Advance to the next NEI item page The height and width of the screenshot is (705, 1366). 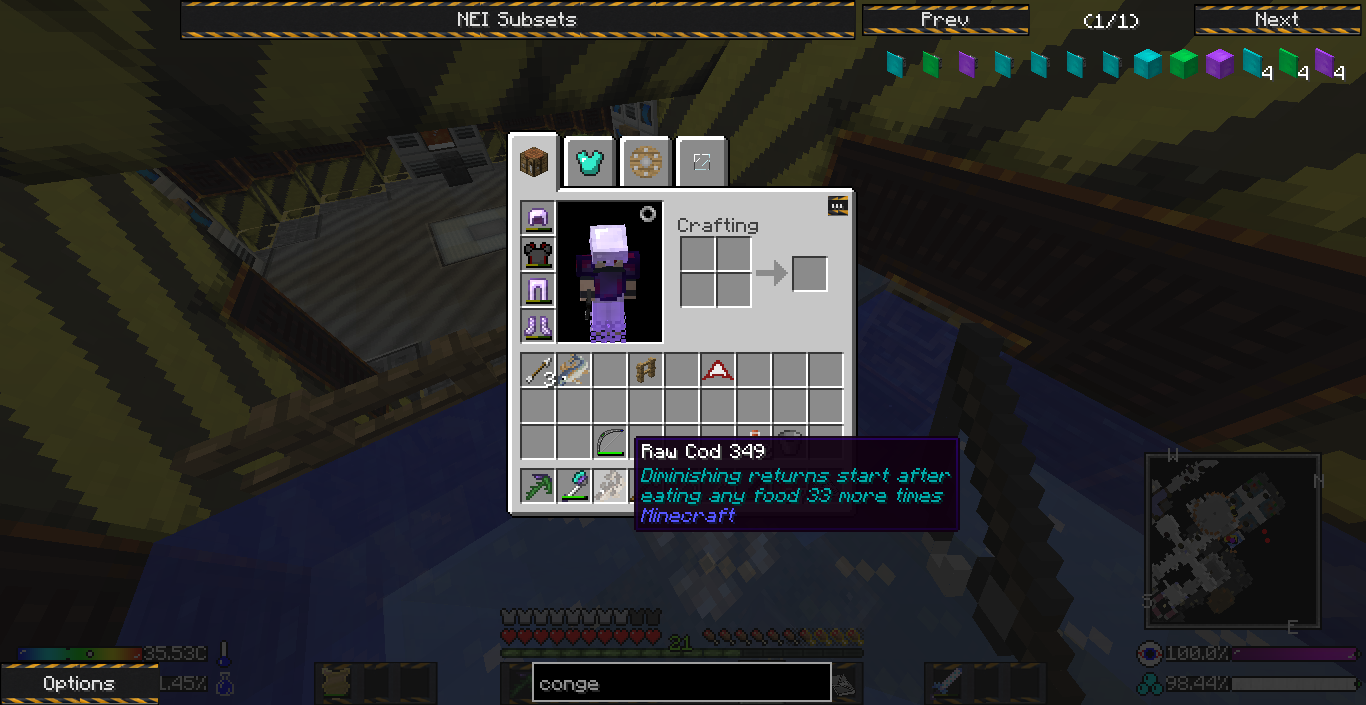(x=1277, y=20)
